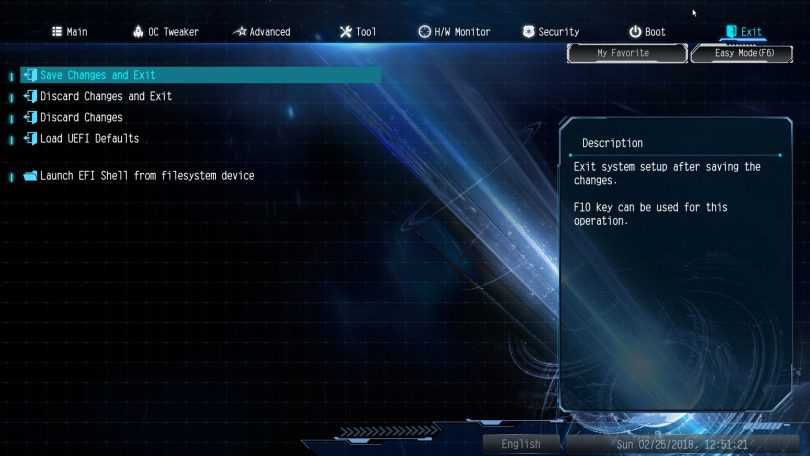Switch to Easy Mode
810x456 pixels.
[x=745, y=53]
